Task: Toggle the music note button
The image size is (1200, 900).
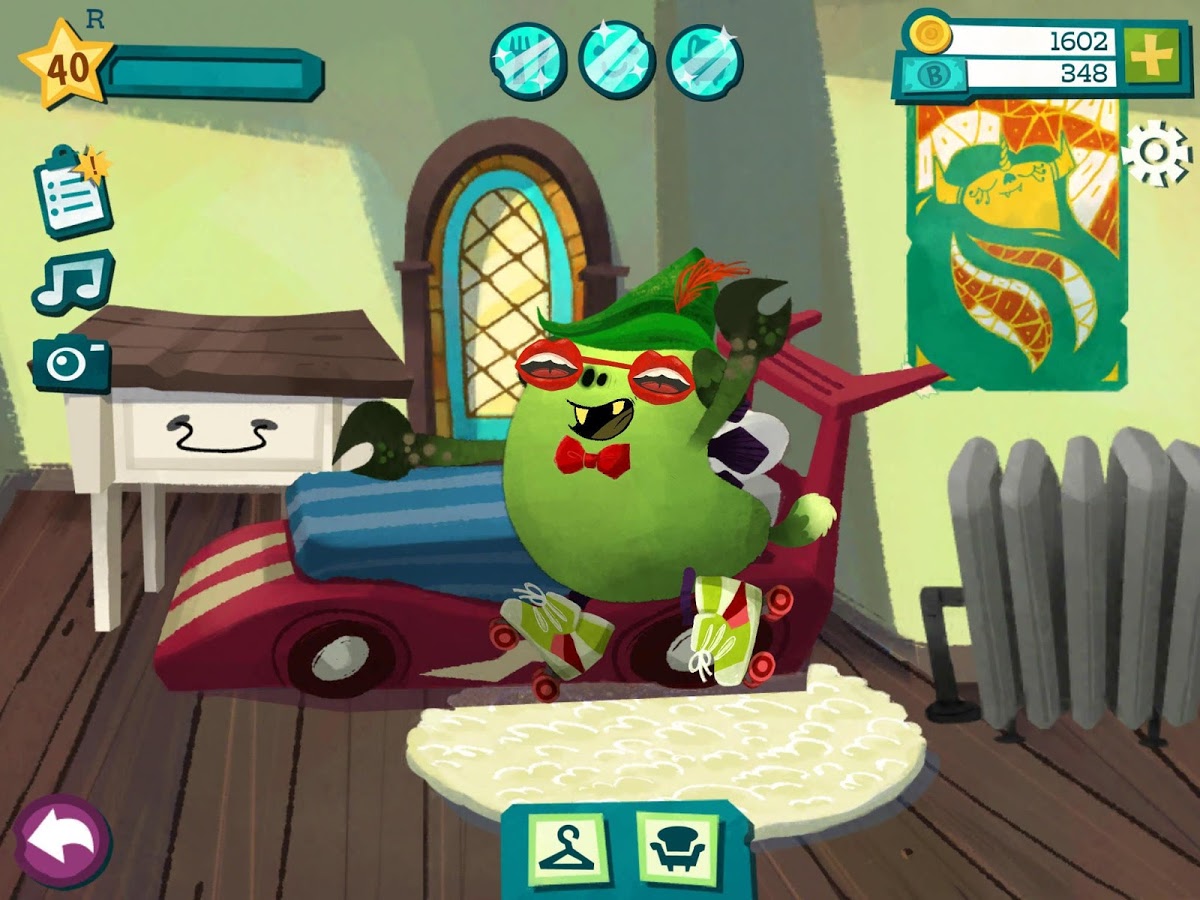Action: point(72,281)
